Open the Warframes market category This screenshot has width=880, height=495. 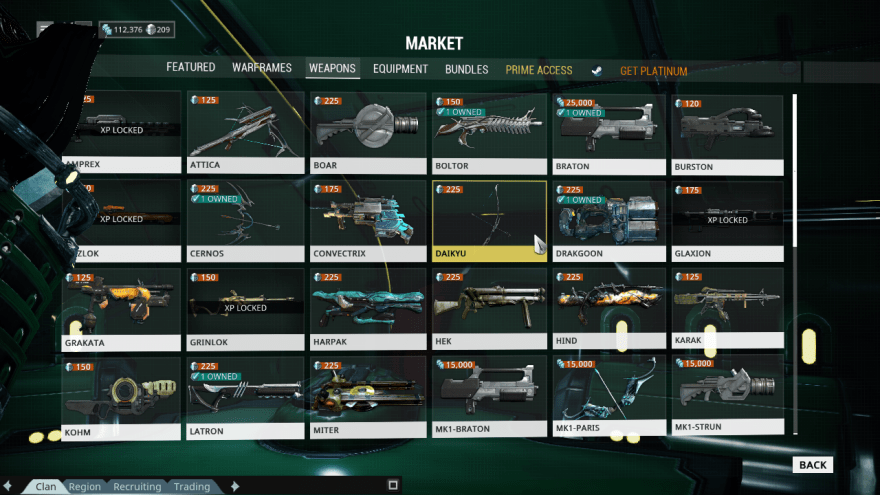(x=262, y=69)
